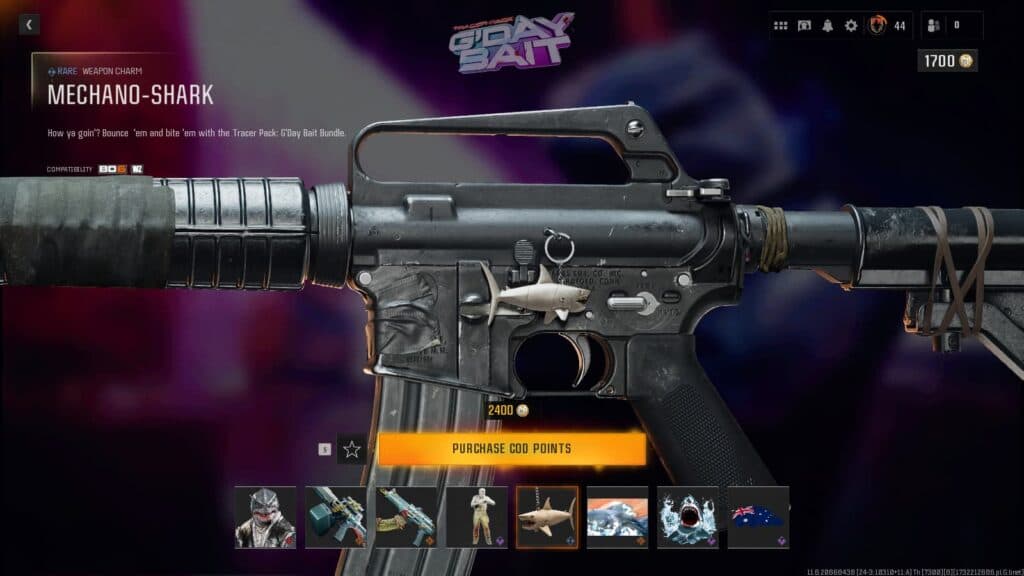
Task: View the standing operator emote thumbnail
Action: [476, 517]
